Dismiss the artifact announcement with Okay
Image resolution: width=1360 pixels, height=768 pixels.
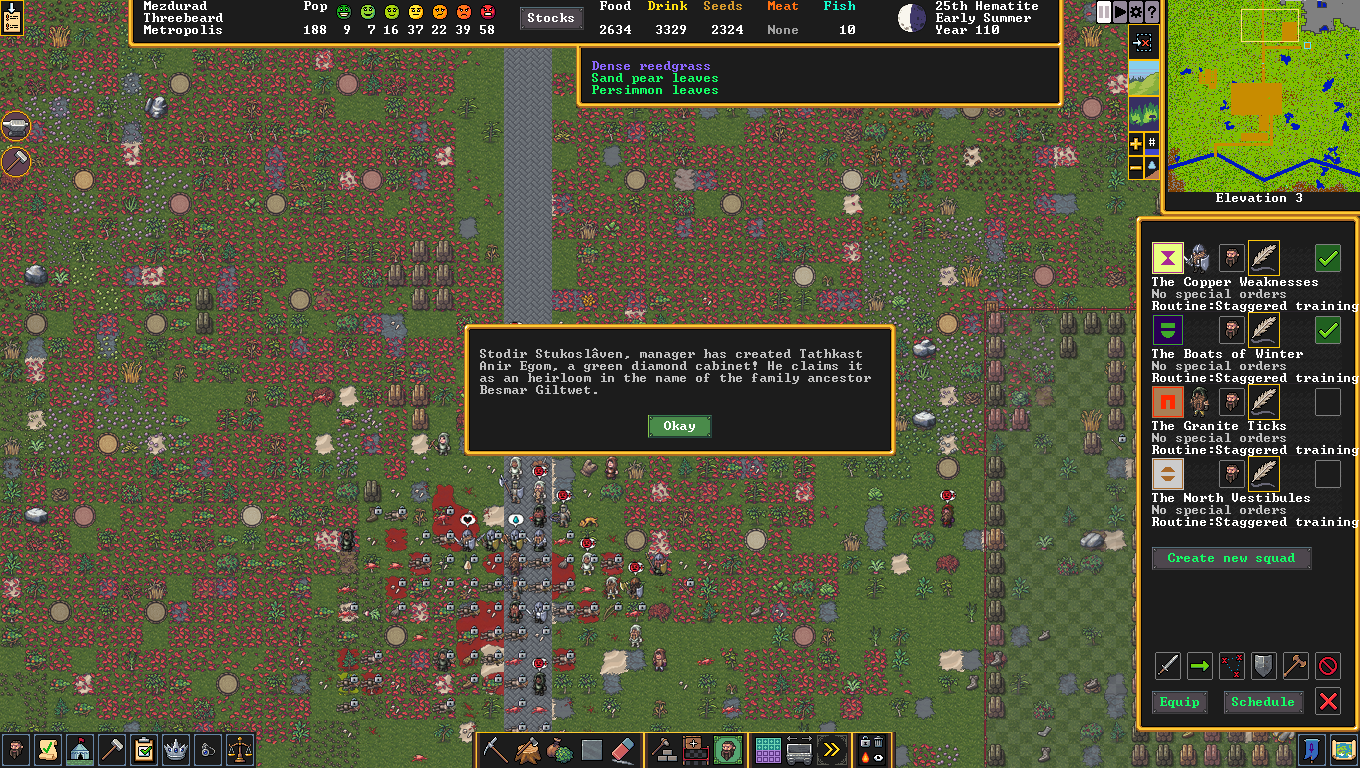(x=679, y=426)
